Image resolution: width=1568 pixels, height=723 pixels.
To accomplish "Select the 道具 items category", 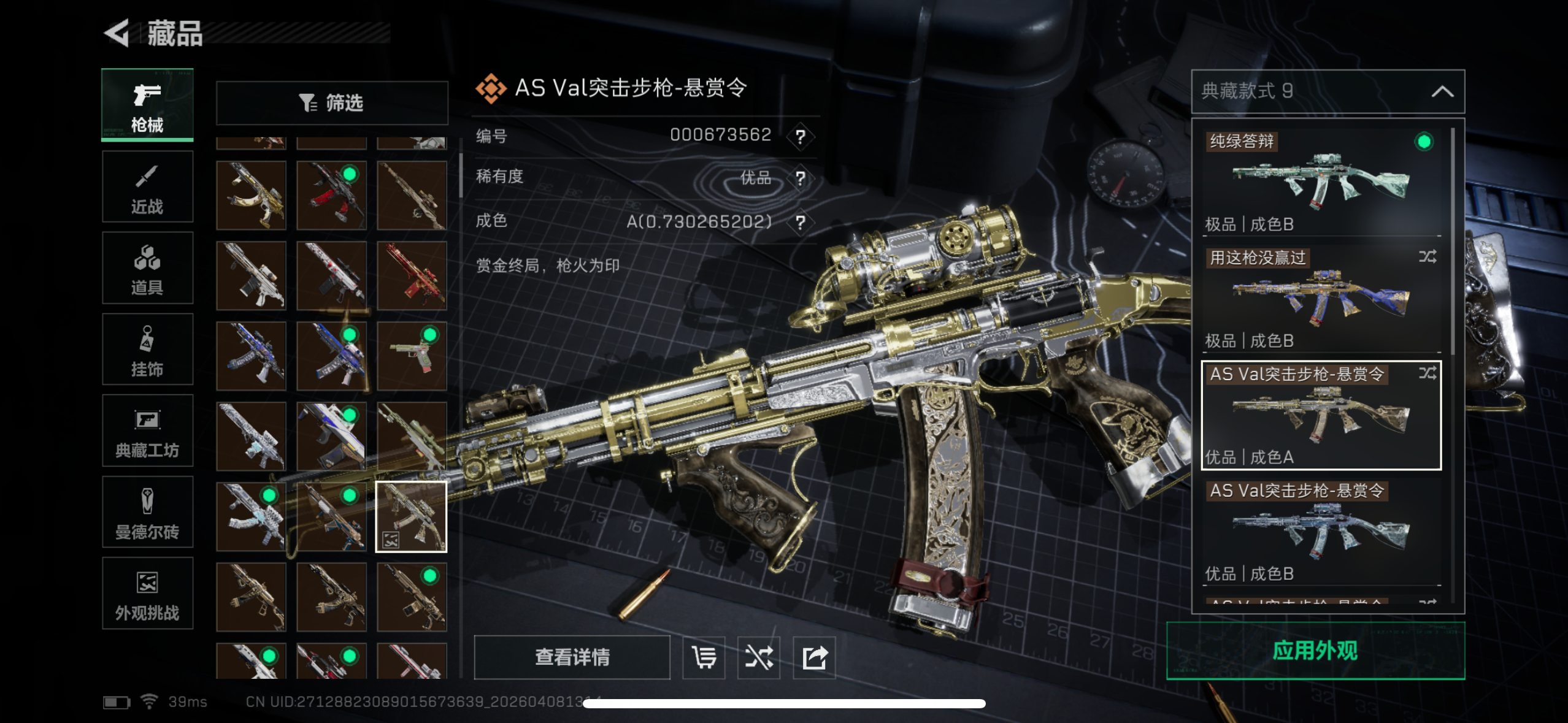I will coord(147,268).
